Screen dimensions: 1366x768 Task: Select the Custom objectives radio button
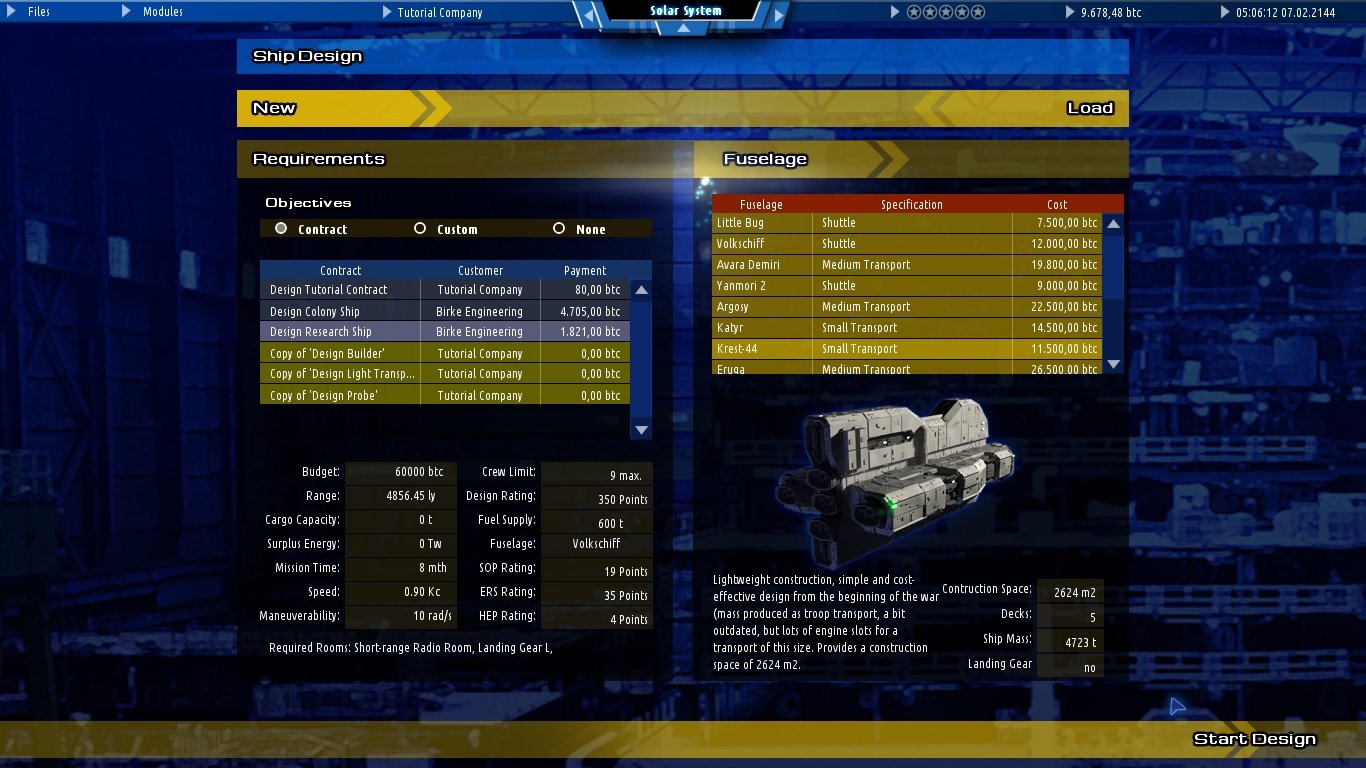[x=420, y=228]
